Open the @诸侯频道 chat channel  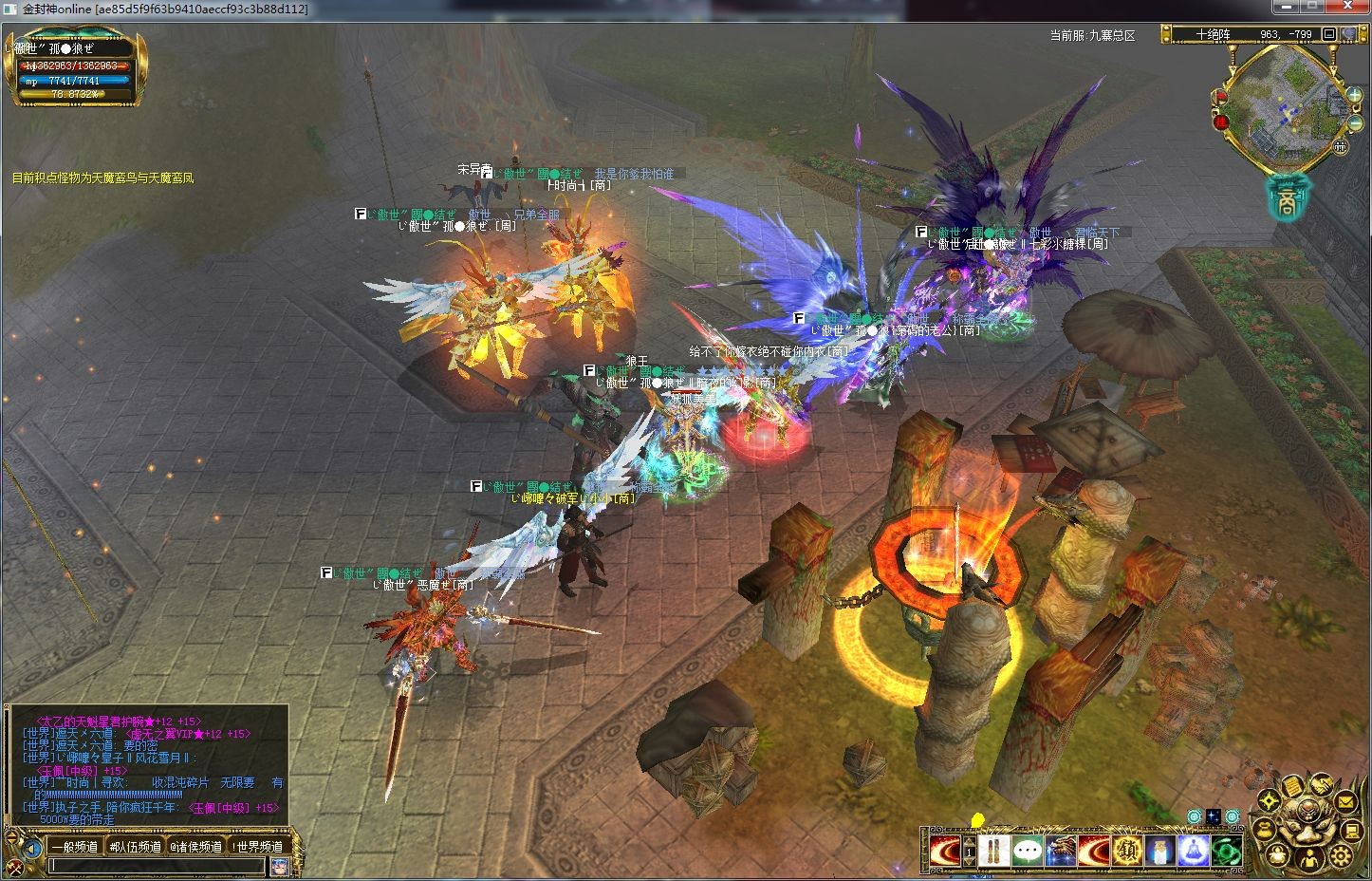point(195,847)
